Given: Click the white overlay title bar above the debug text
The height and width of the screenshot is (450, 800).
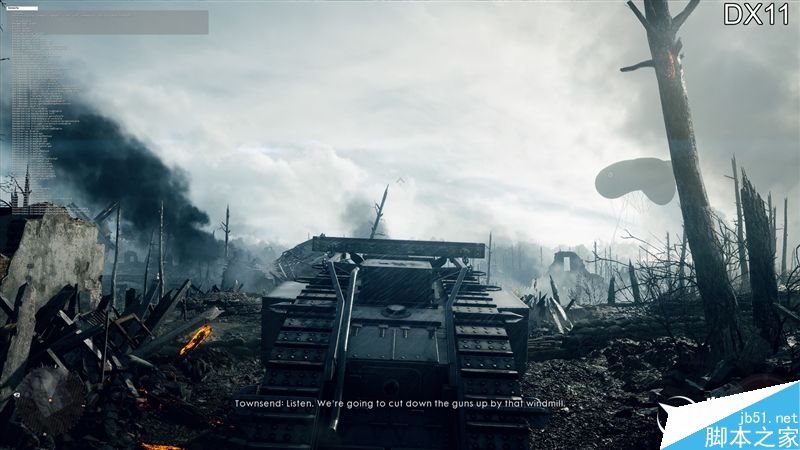Looking at the screenshot, I should (x=21, y=7).
